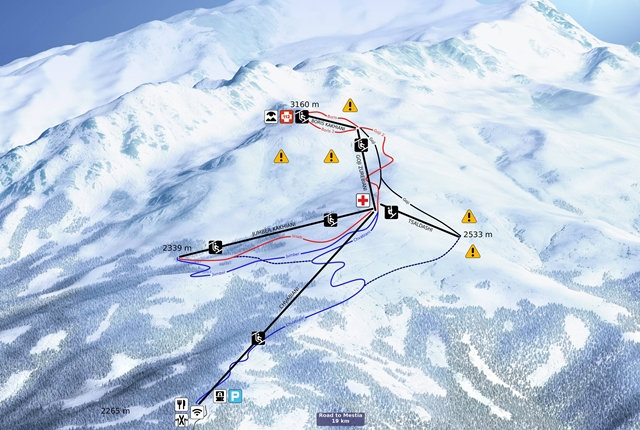Open the fork and knife restaurant marker

point(181,406)
